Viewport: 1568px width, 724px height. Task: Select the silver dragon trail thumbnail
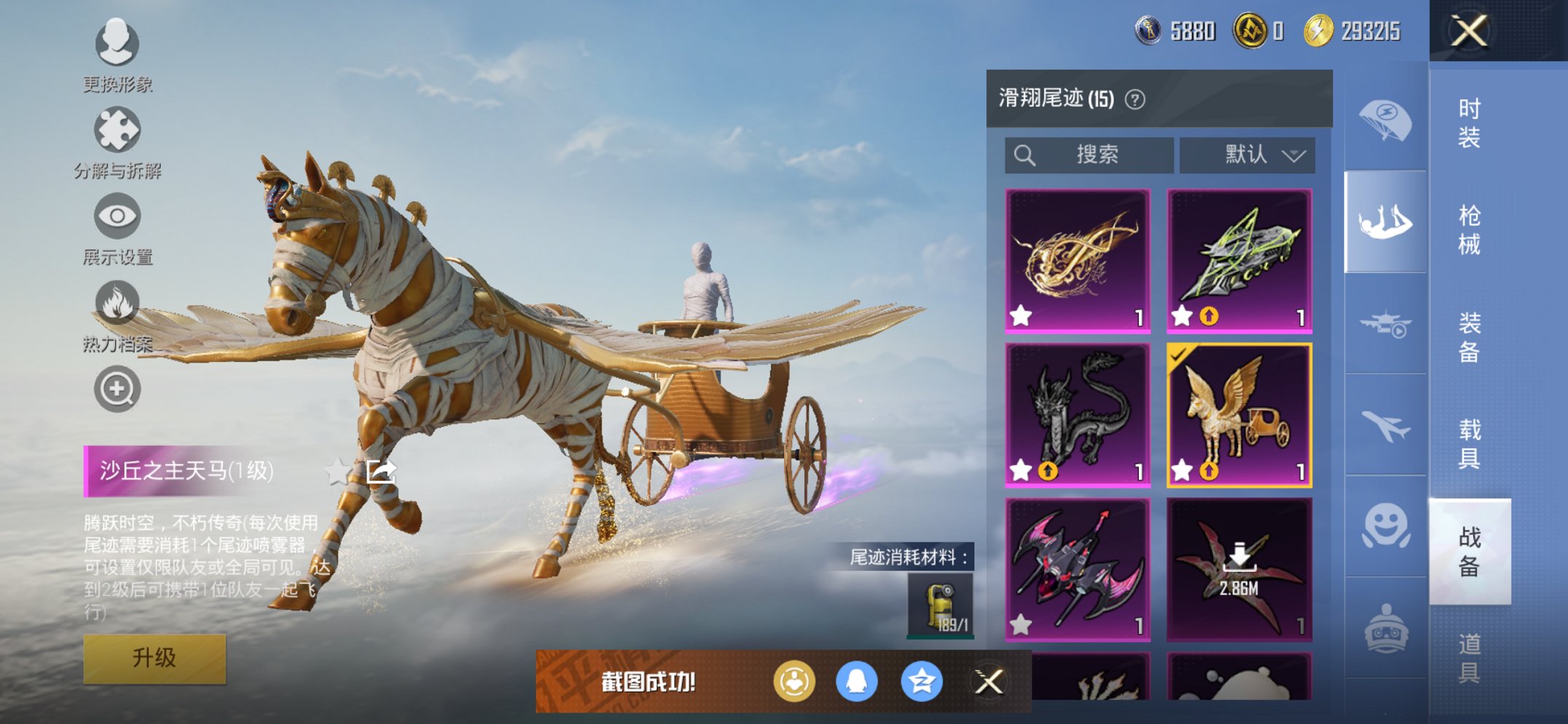[1078, 415]
